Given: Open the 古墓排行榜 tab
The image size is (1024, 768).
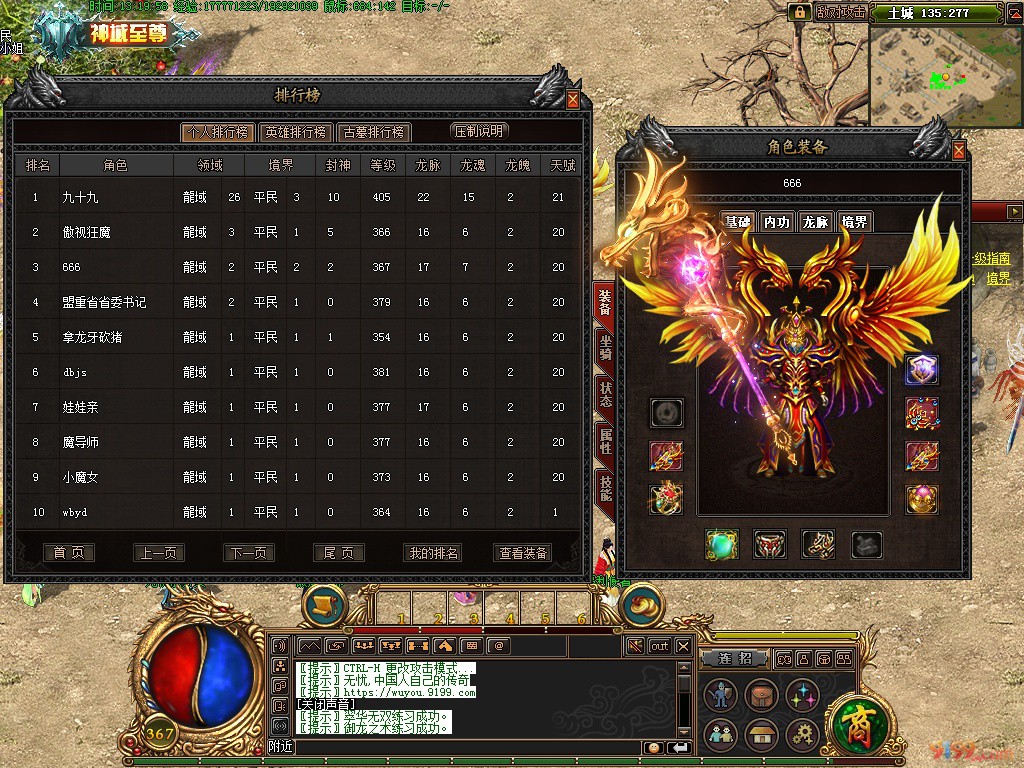Looking at the screenshot, I should click(x=373, y=132).
